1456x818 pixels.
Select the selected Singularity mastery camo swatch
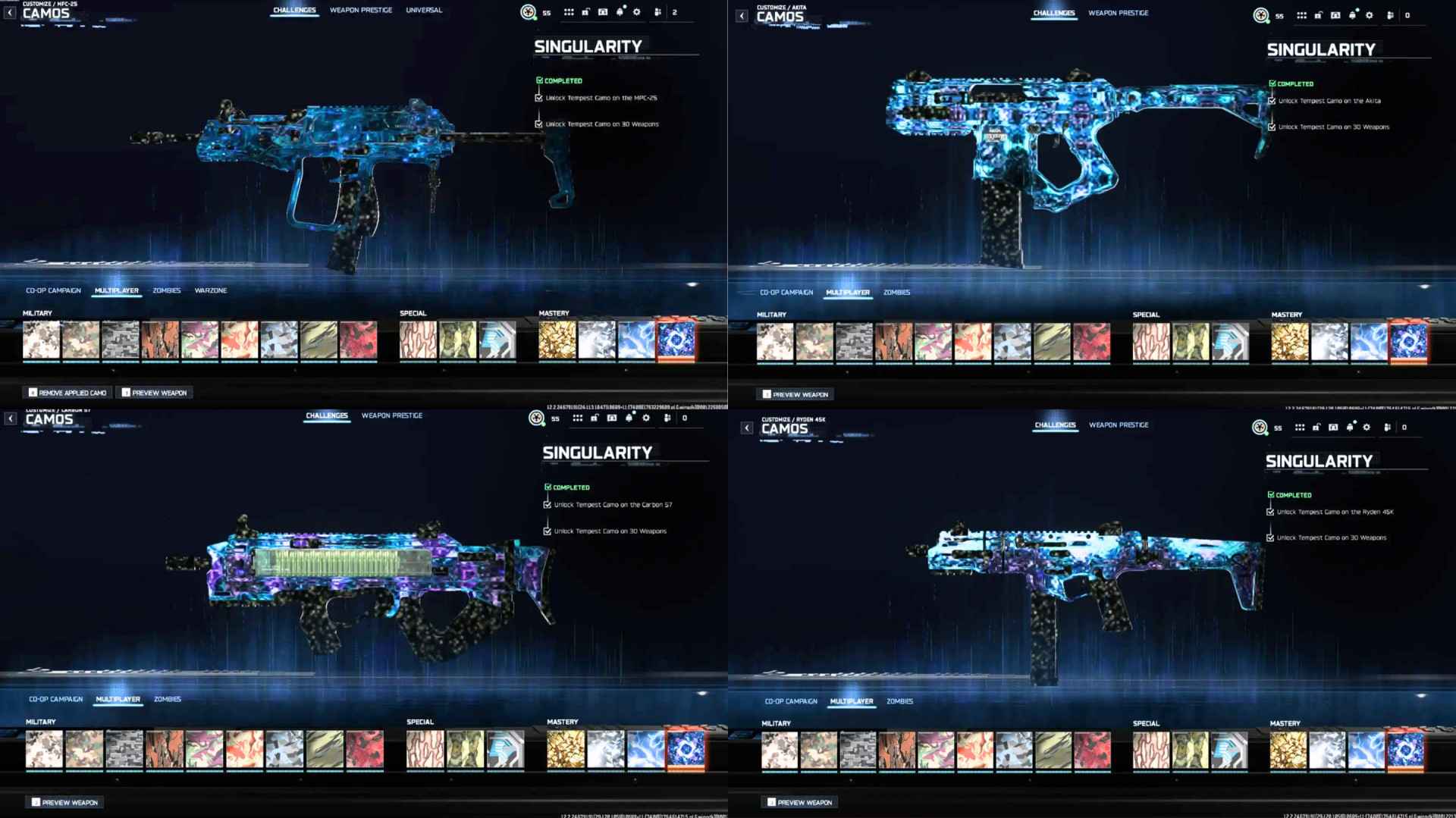676,340
